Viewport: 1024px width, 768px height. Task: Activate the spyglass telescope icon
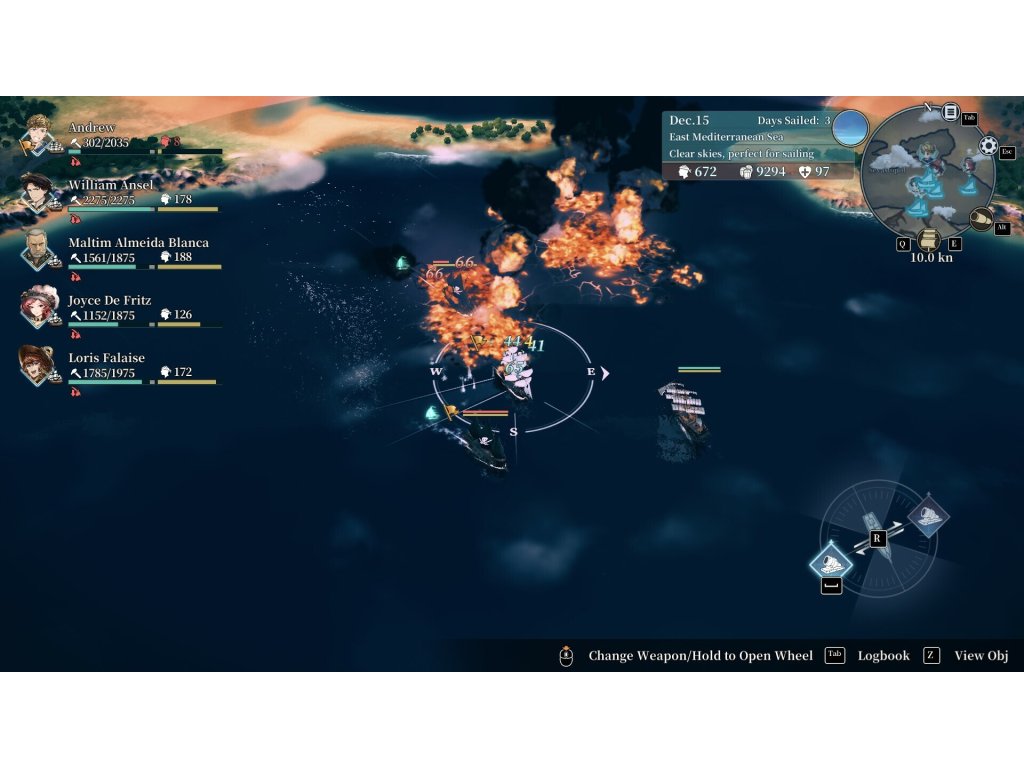click(981, 218)
